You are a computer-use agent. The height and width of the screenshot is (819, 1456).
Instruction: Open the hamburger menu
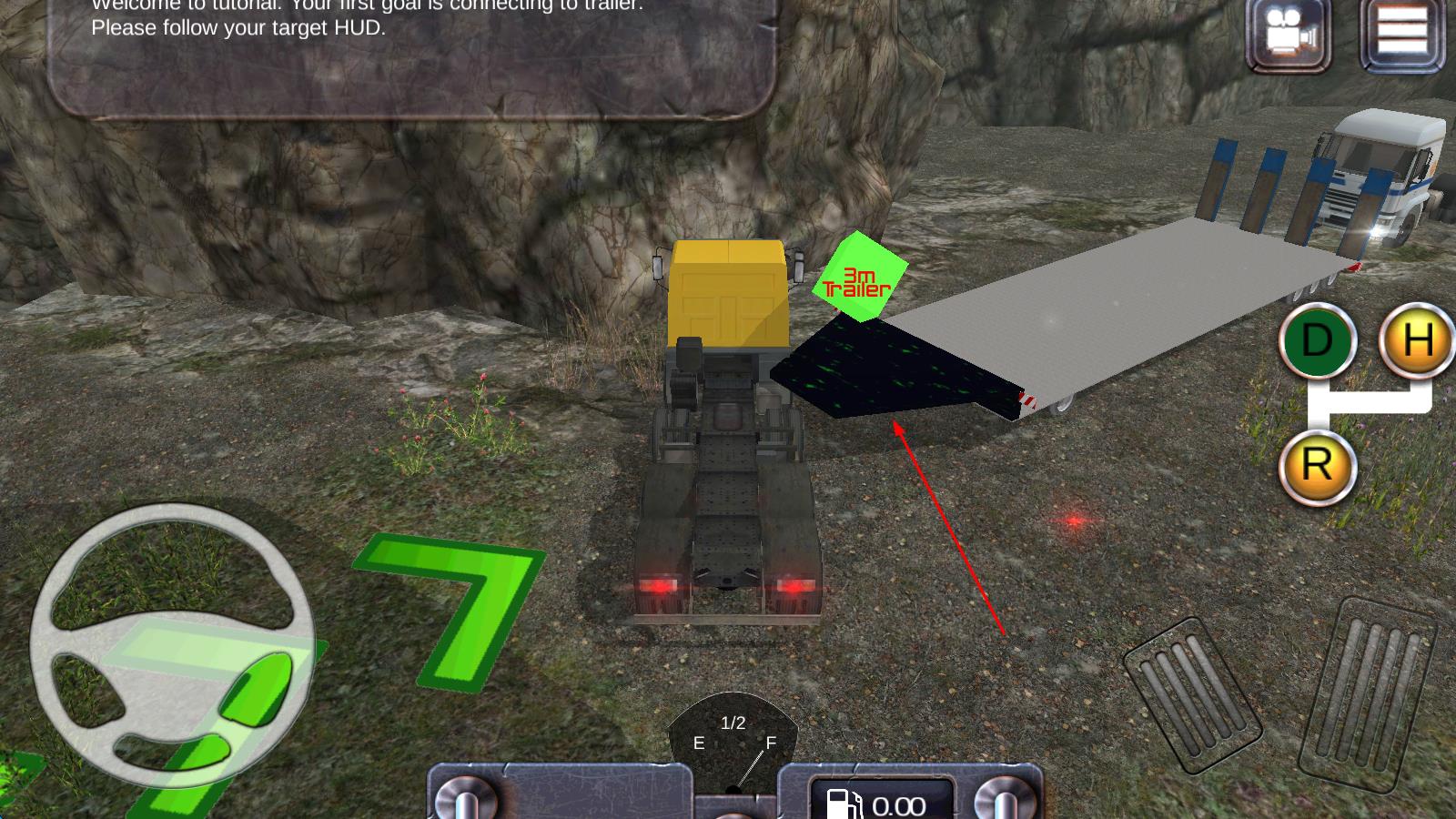tap(1402, 34)
